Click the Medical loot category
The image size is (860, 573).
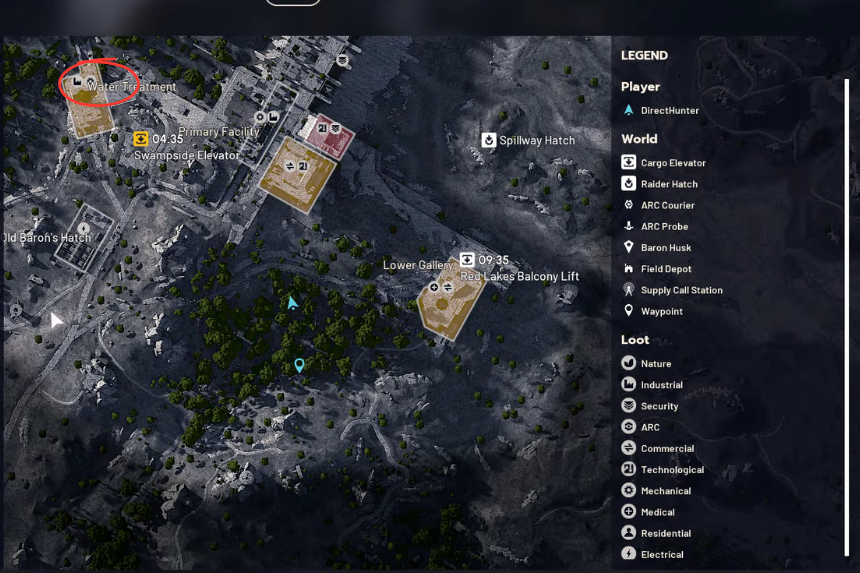[x=657, y=512]
